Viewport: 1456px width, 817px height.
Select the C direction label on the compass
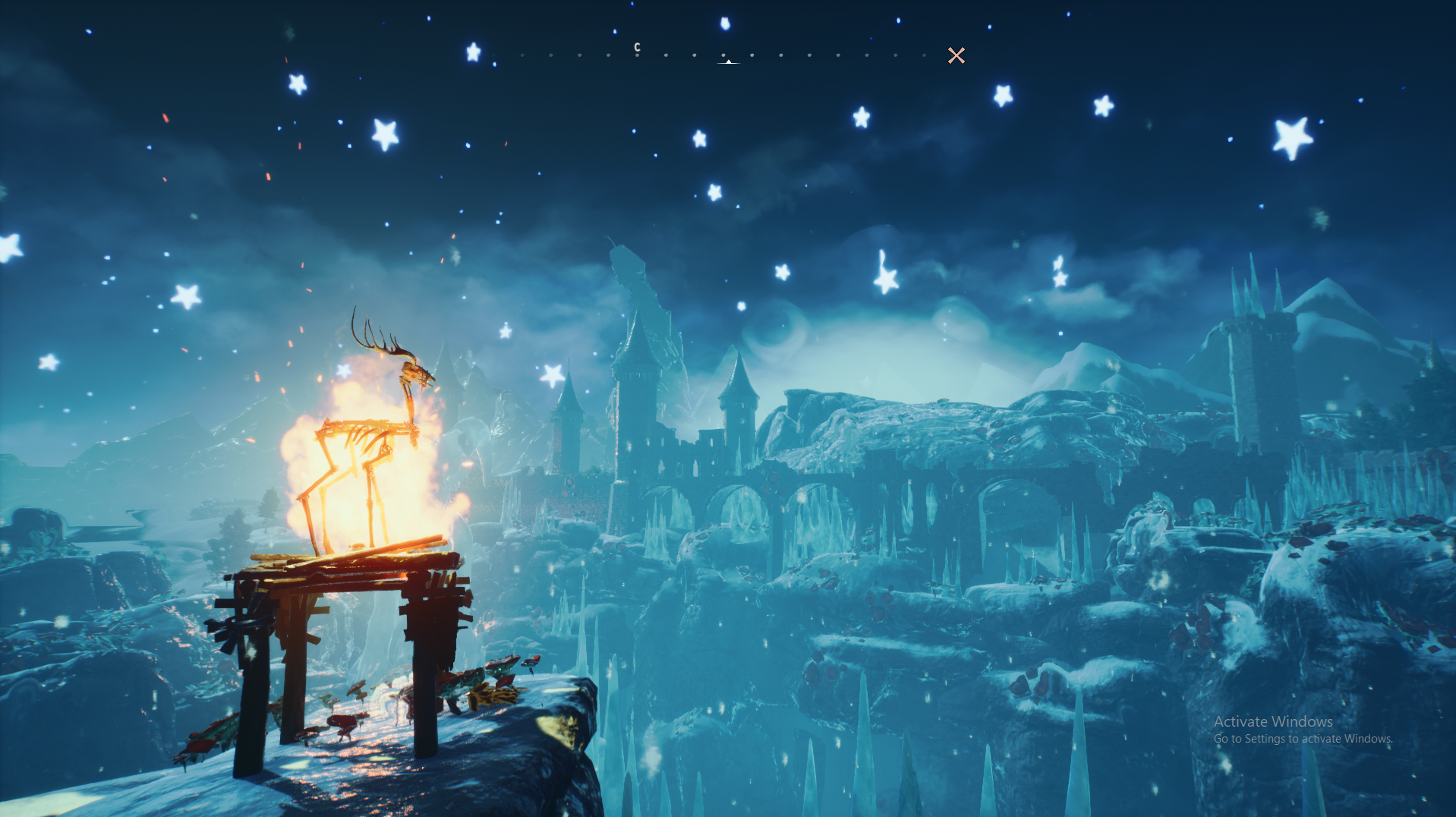point(637,47)
